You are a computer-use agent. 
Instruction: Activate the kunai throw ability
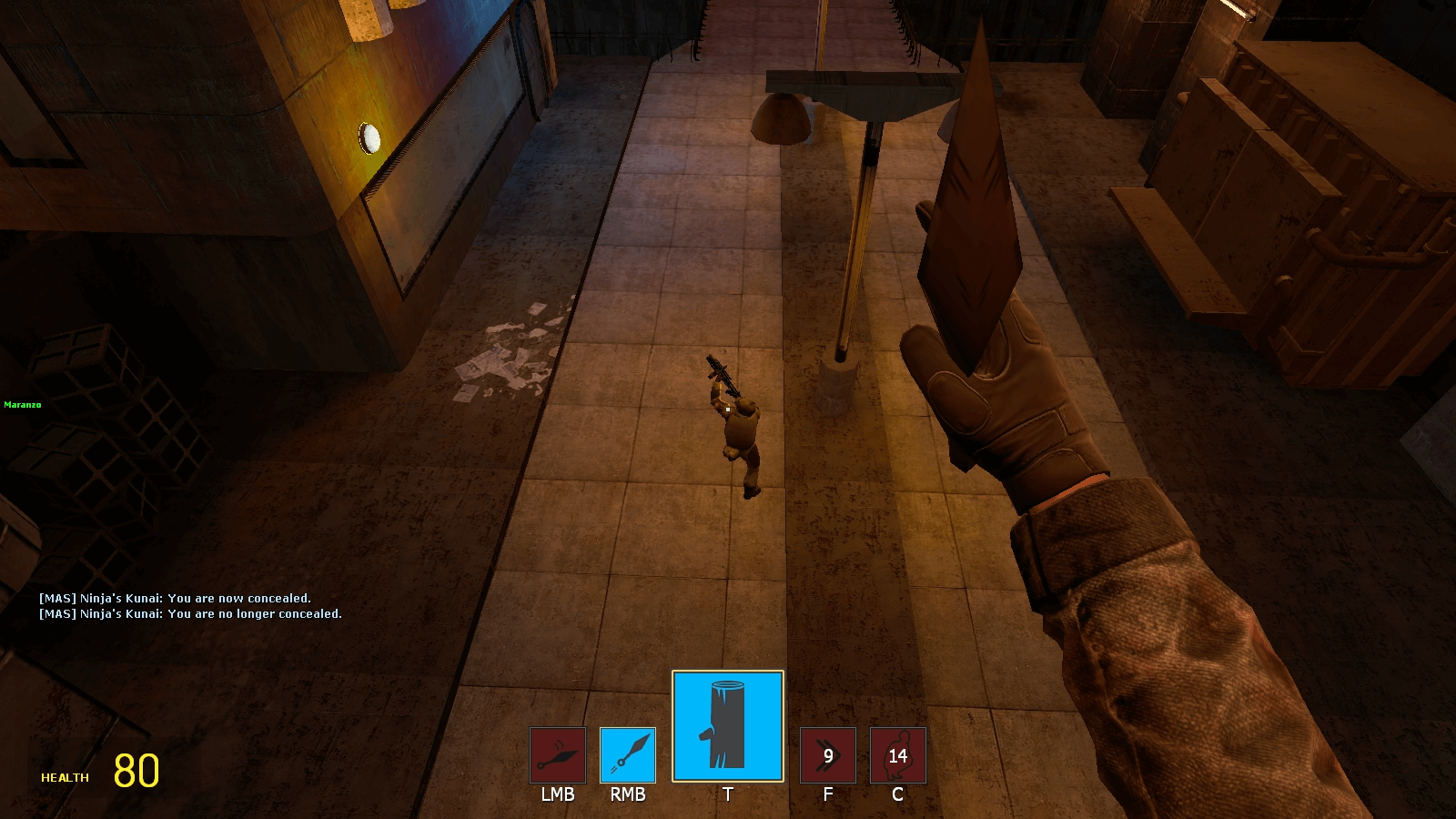tap(628, 754)
